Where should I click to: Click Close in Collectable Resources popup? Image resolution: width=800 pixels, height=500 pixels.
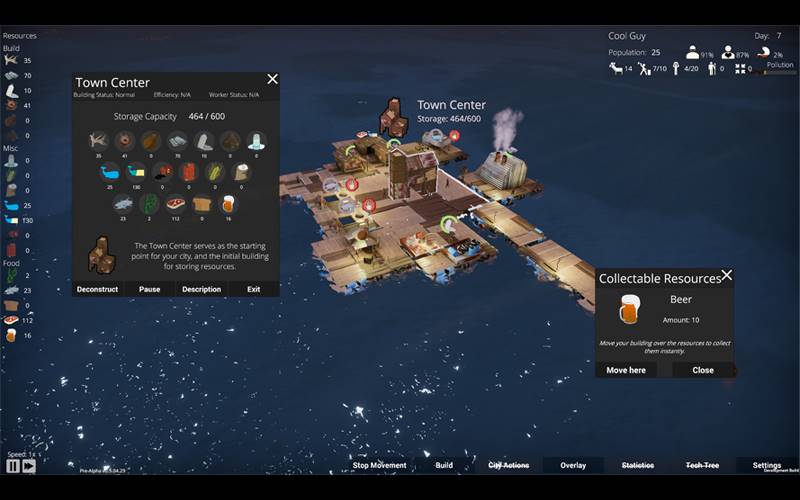point(703,370)
